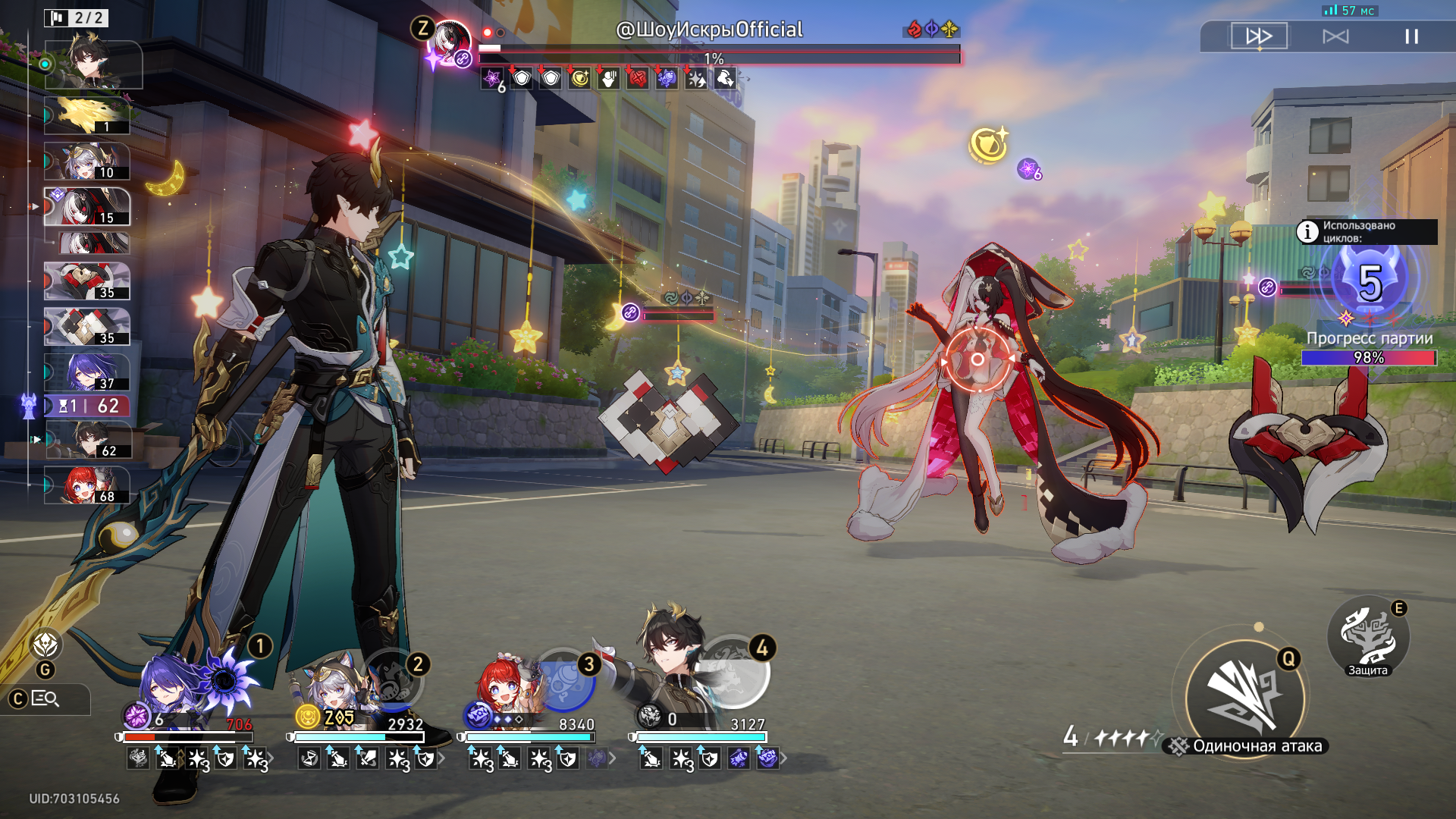Open the technique icon above the G key

pos(46,645)
